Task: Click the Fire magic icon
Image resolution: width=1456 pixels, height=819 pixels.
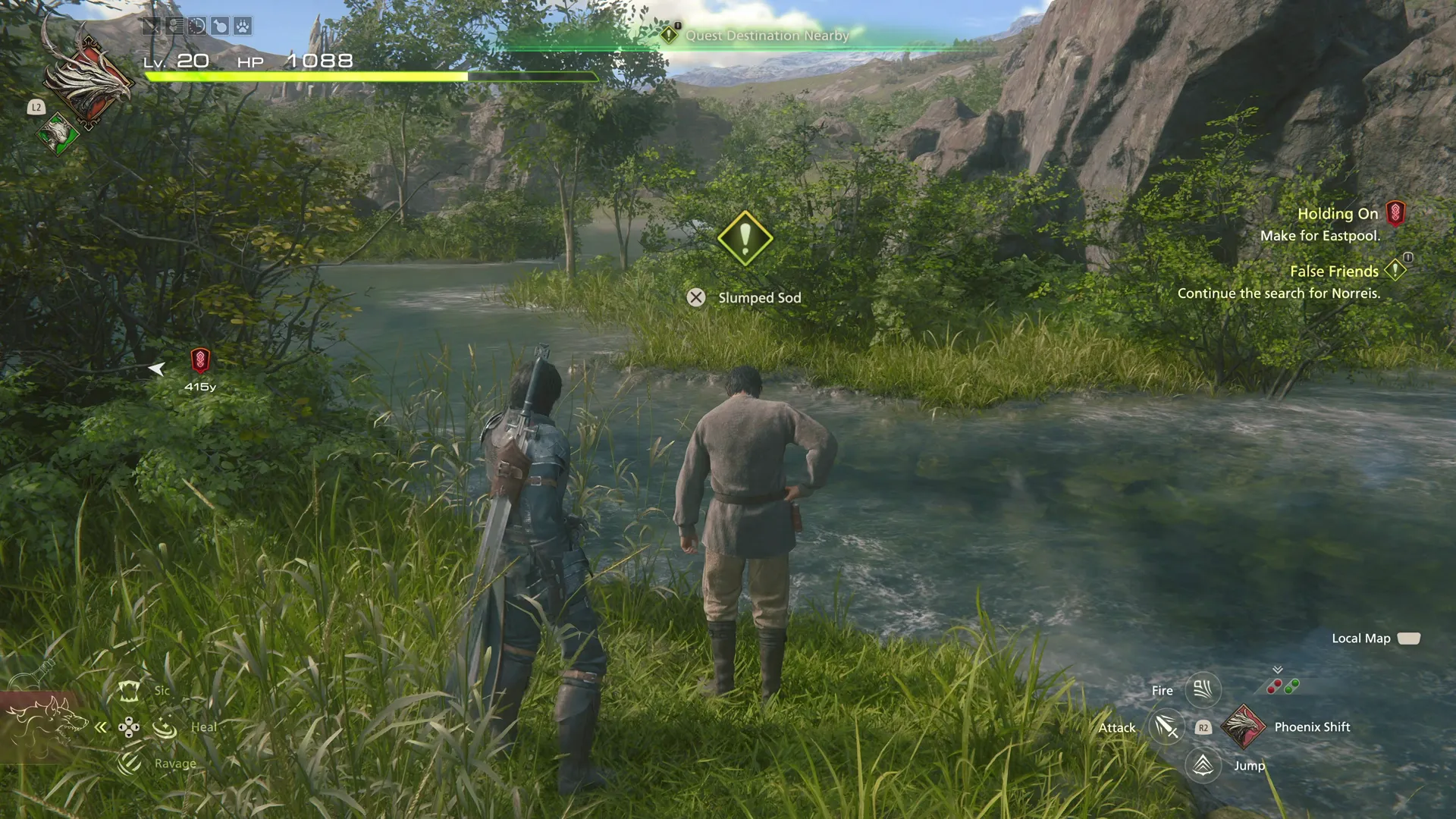Action: 1203,689
